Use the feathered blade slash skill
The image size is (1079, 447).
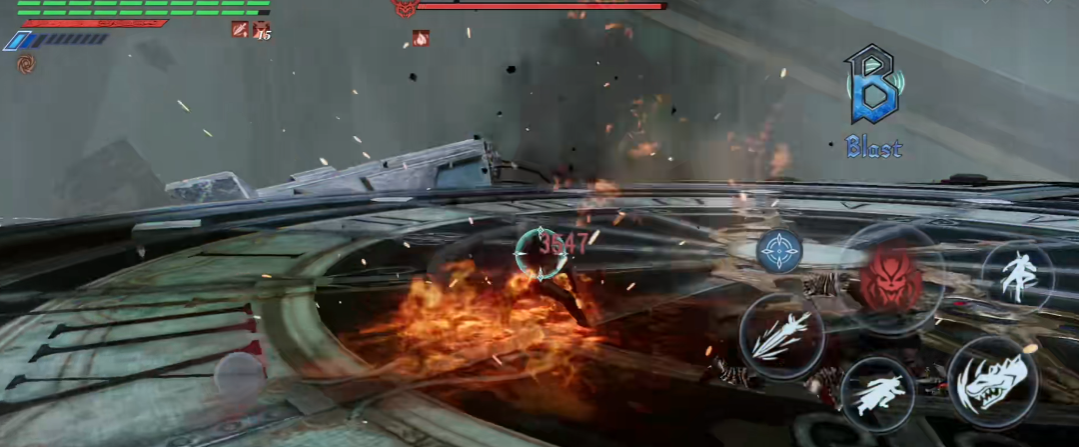[781, 337]
